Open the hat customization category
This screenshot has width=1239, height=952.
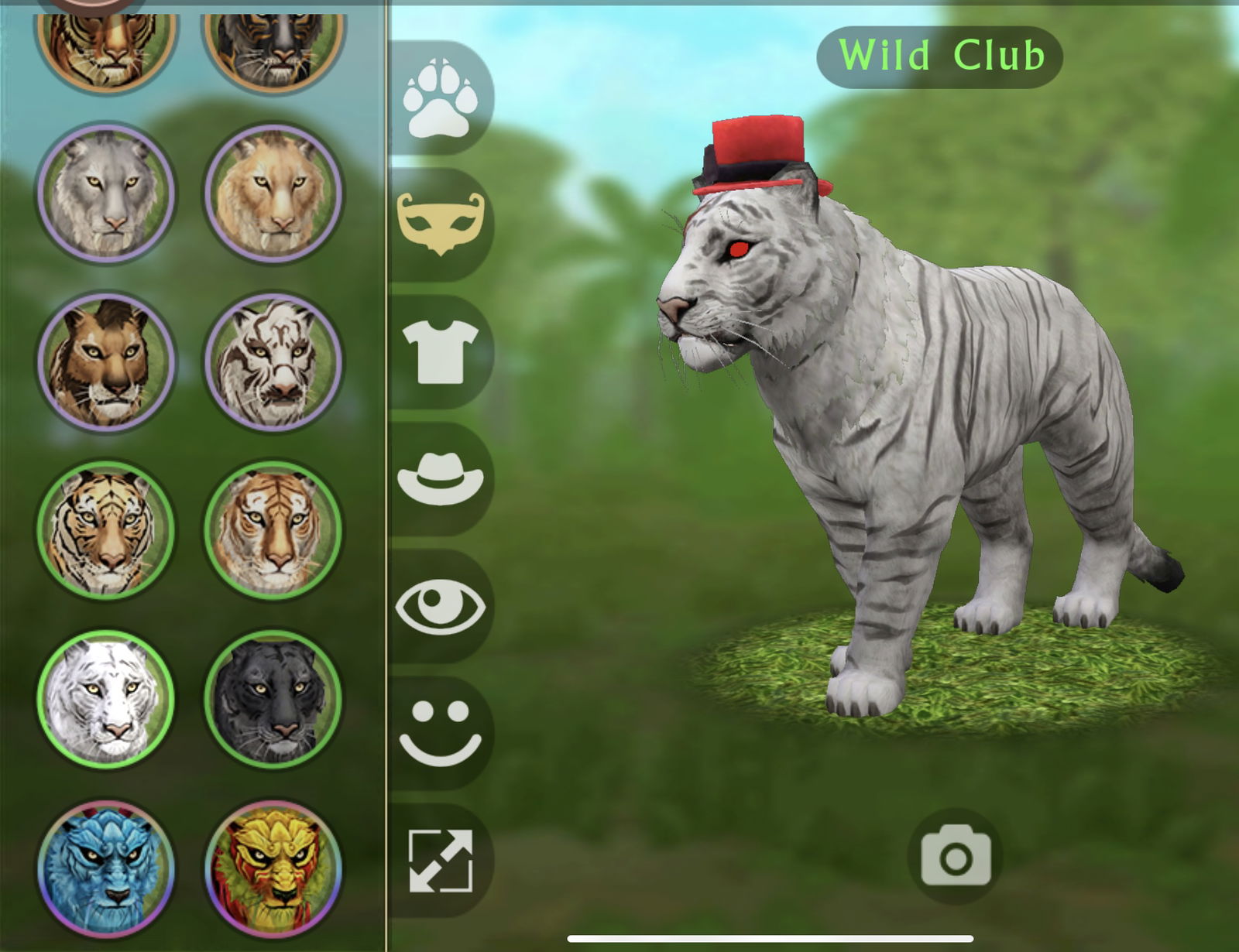click(x=441, y=476)
